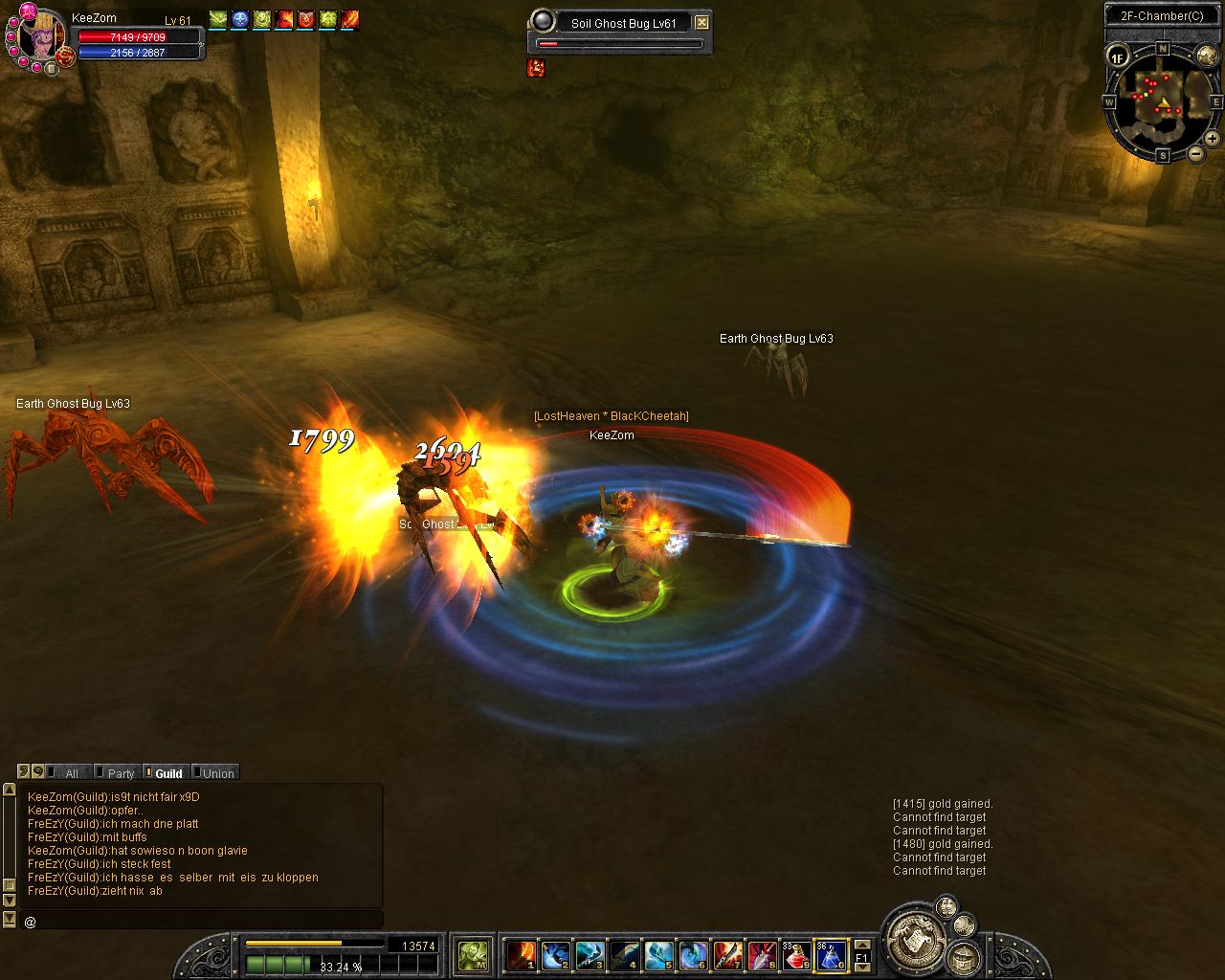Switch chat to the All tab

coord(71,773)
